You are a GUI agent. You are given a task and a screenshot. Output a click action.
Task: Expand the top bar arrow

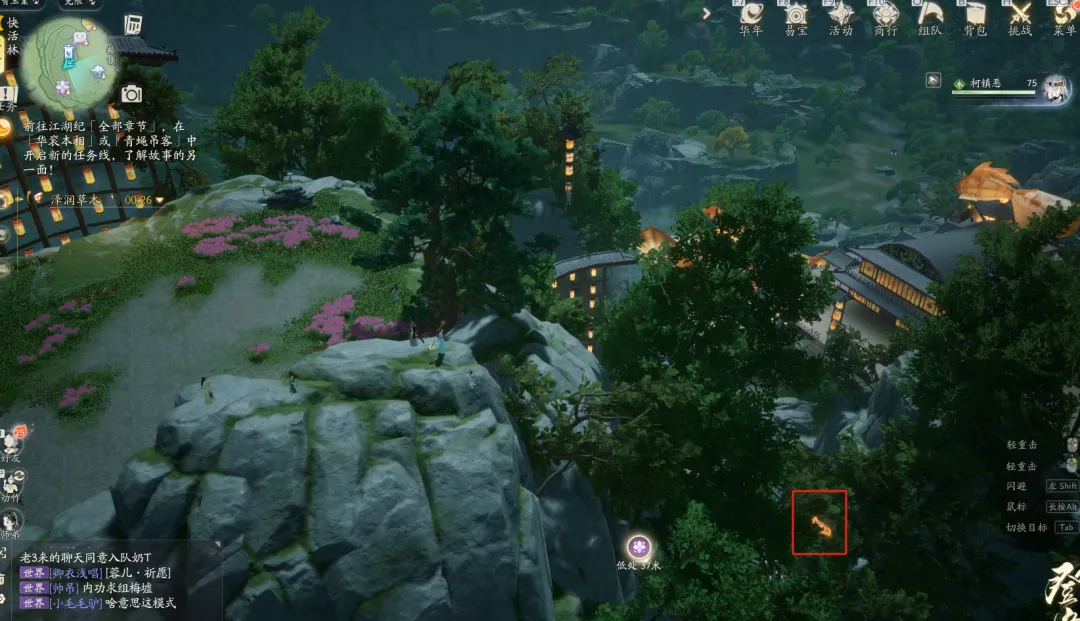pos(706,13)
